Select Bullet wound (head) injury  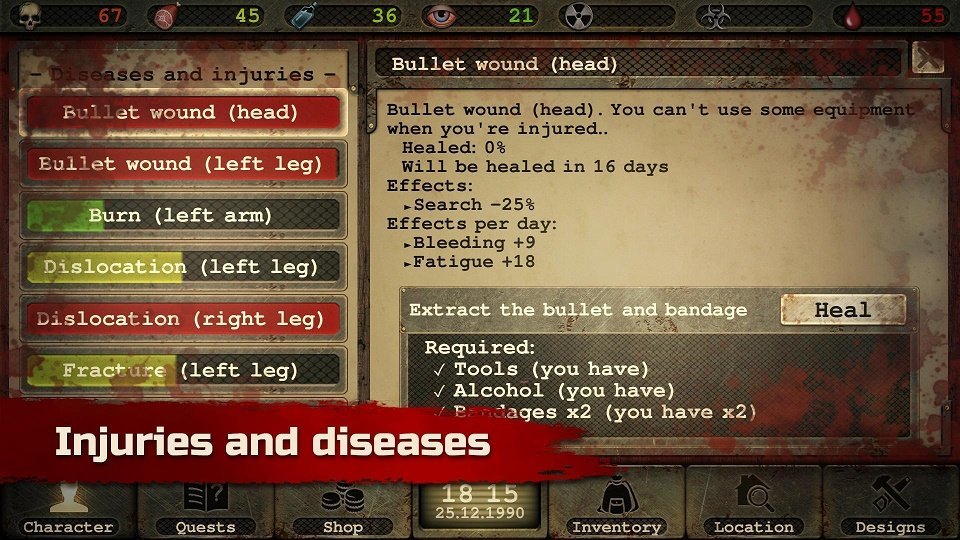click(x=182, y=112)
